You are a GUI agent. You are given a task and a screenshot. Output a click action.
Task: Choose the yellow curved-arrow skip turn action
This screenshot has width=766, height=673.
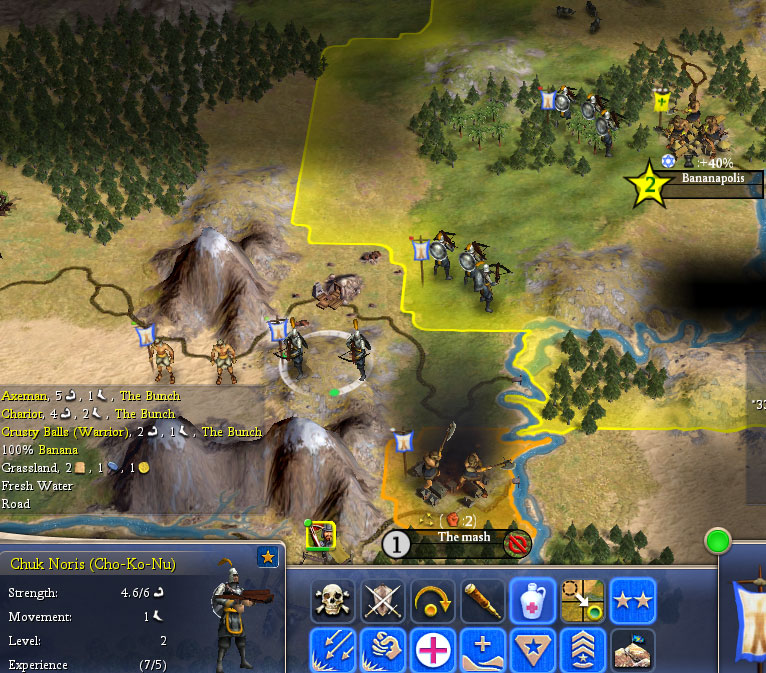click(434, 600)
